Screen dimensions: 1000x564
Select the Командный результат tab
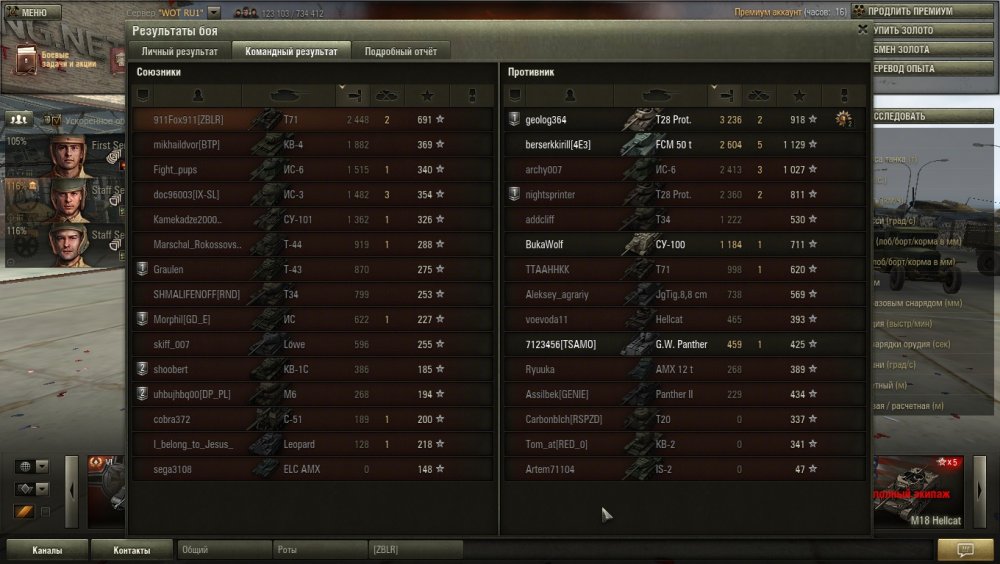pos(291,51)
